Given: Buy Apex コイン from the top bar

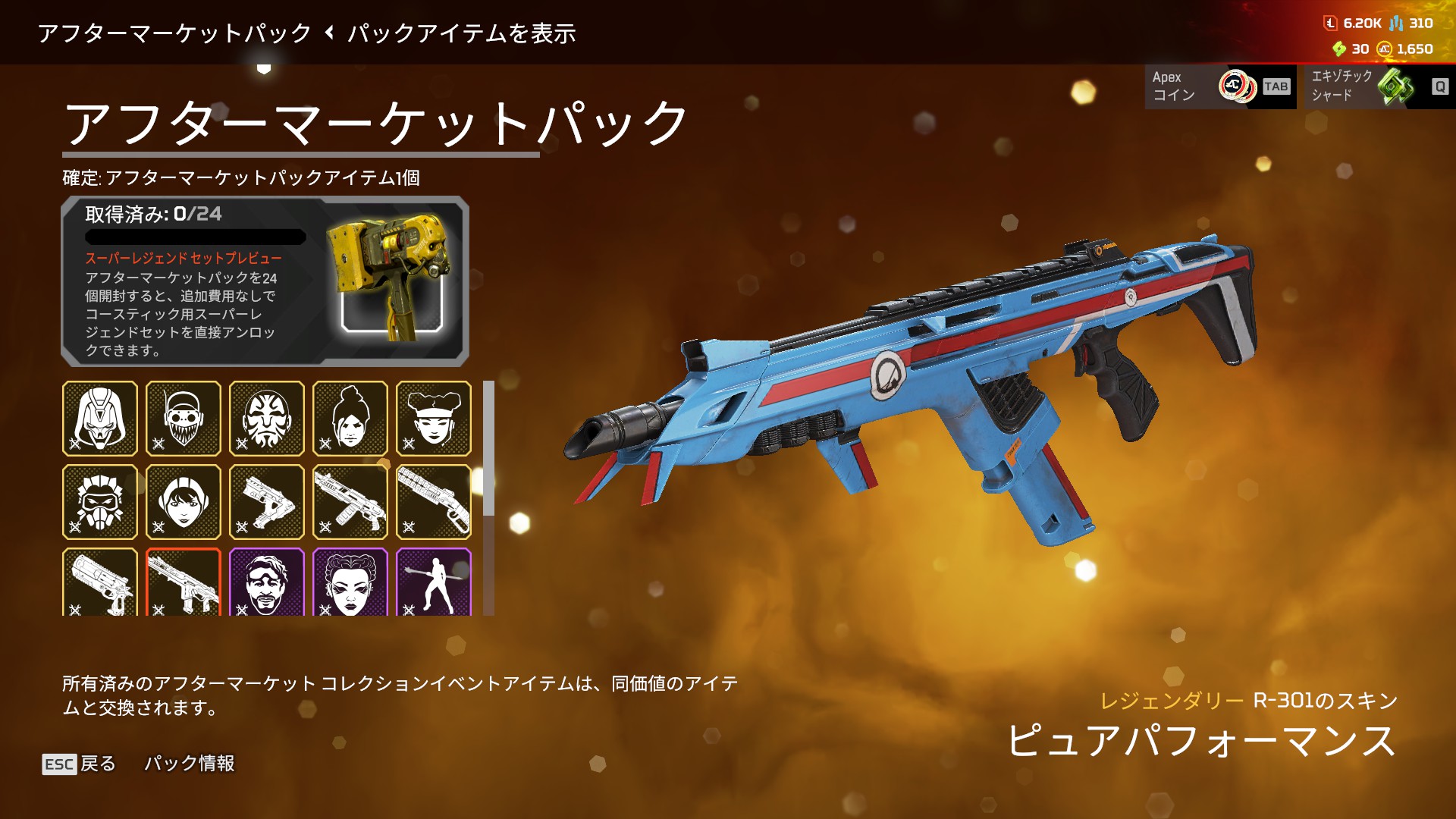Looking at the screenshot, I should pyautogui.click(x=1220, y=86).
